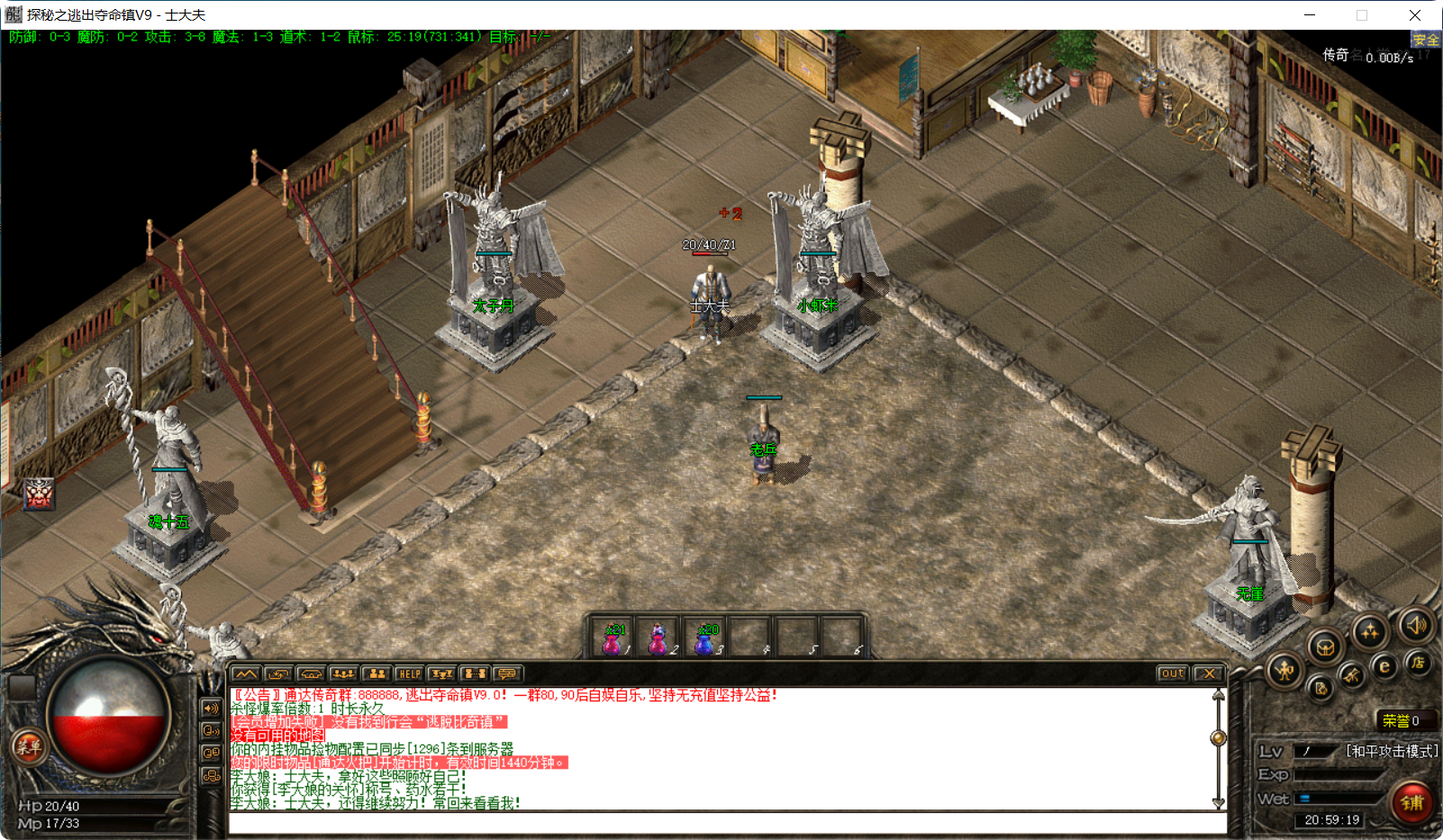Open the chat bubble toolbar icon

coord(508,673)
